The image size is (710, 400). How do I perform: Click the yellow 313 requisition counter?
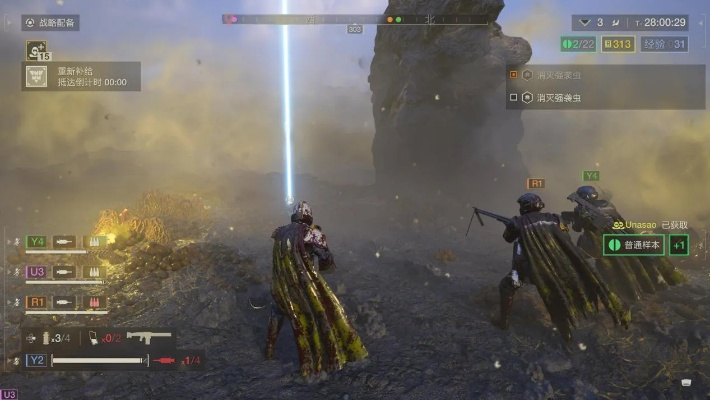tap(621, 43)
